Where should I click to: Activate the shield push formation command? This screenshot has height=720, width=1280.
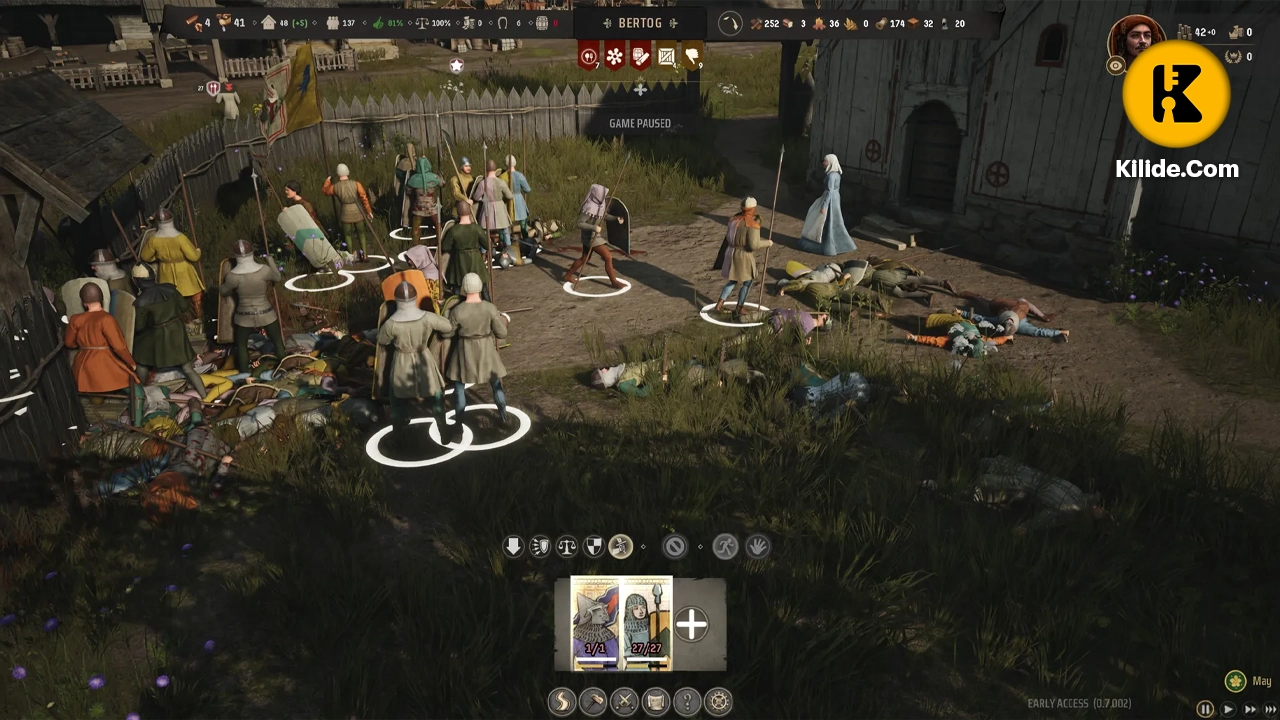[540, 547]
